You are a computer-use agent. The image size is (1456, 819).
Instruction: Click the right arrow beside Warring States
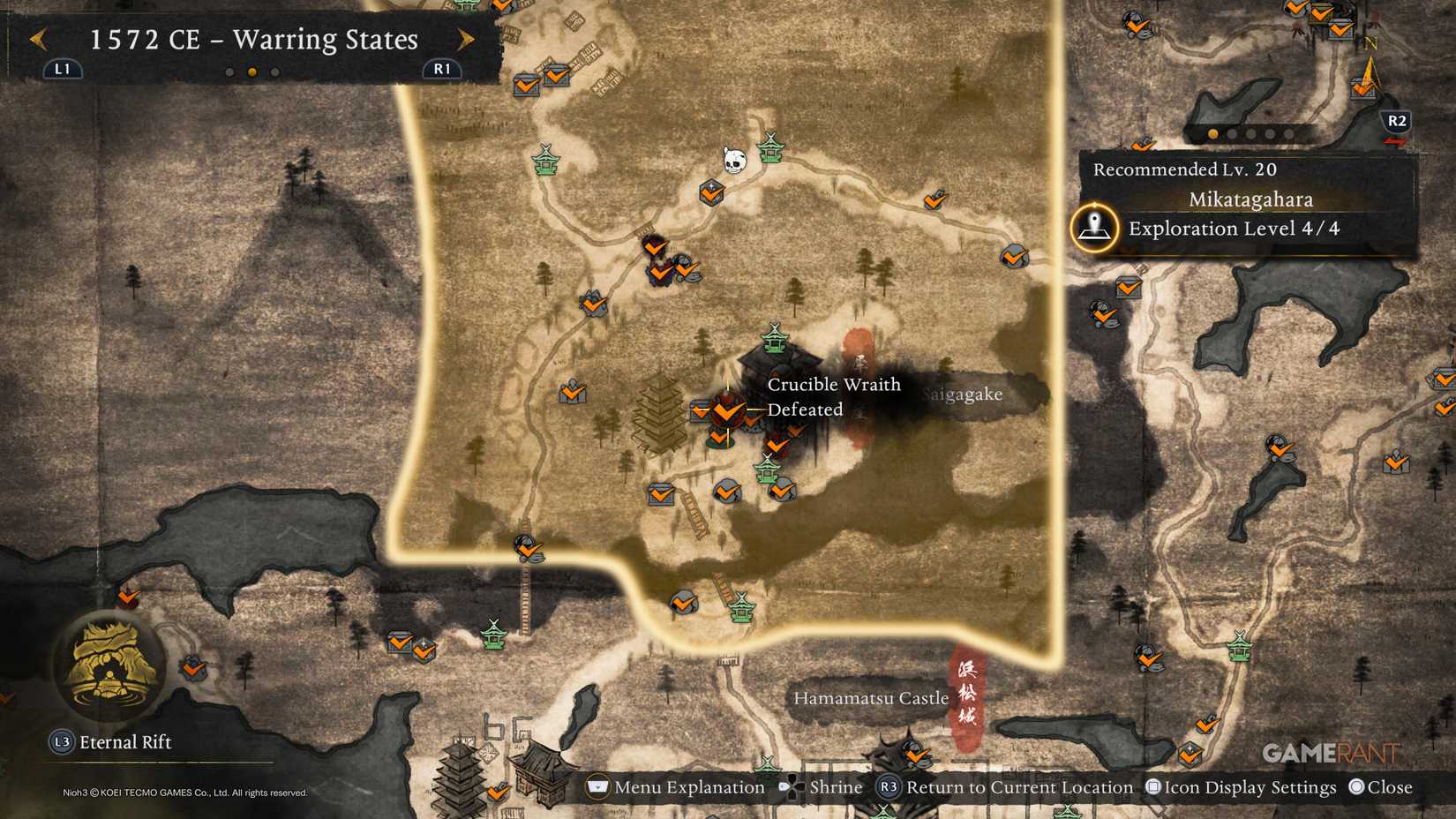[468, 41]
